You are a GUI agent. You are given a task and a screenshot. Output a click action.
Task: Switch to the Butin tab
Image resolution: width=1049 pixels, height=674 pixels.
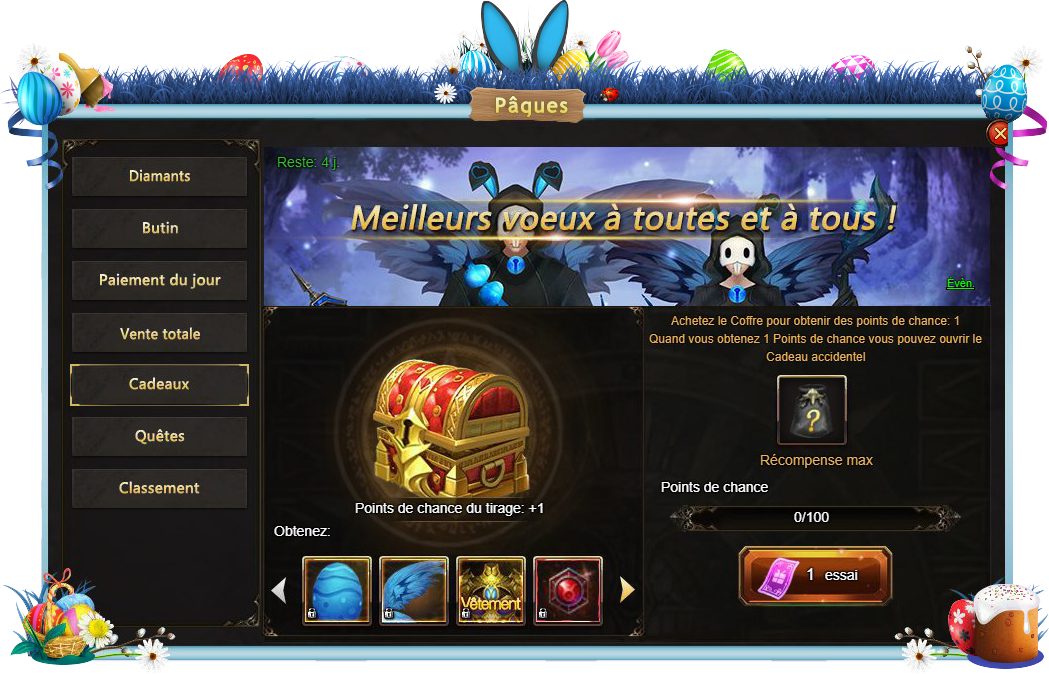(x=159, y=228)
